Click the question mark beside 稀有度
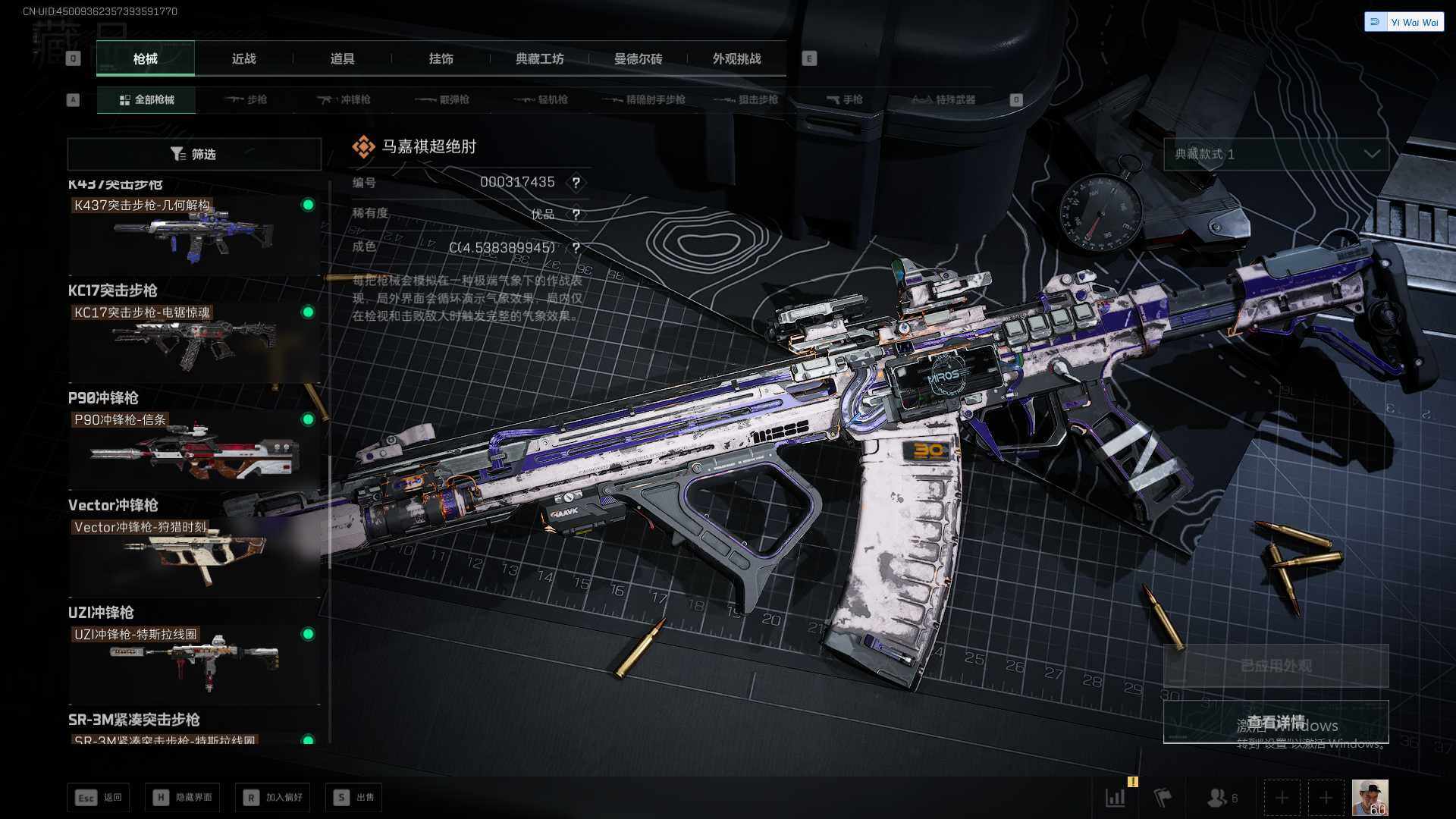 (576, 215)
